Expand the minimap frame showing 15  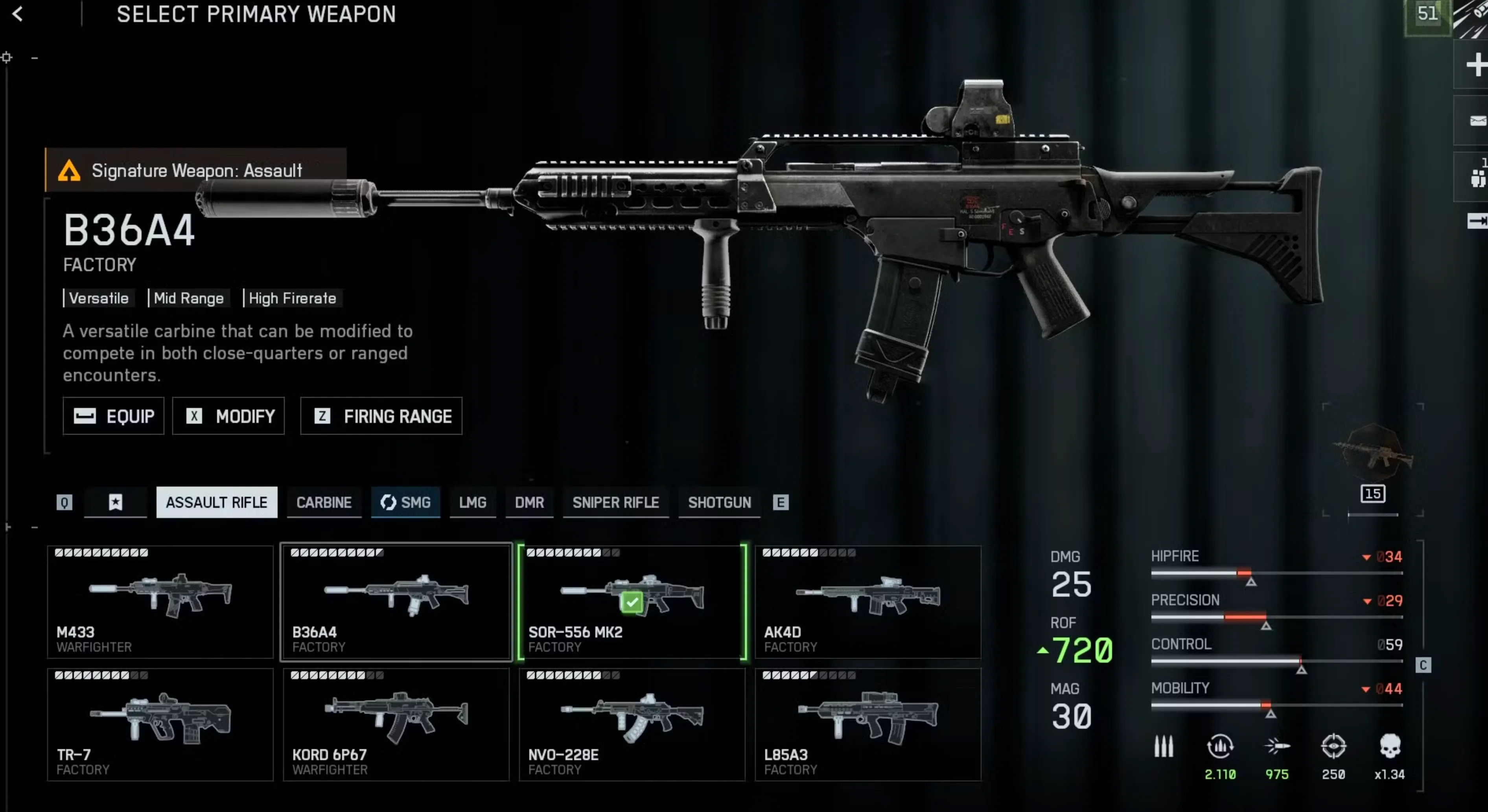click(x=1372, y=493)
